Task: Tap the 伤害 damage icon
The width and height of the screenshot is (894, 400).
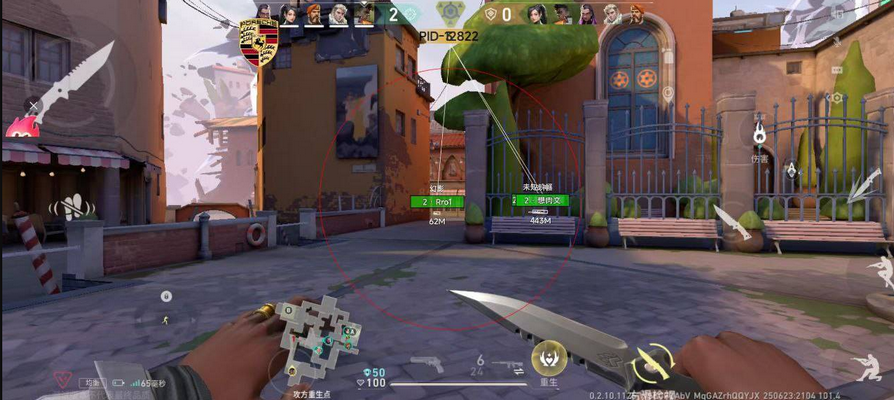Action: (759, 135)
